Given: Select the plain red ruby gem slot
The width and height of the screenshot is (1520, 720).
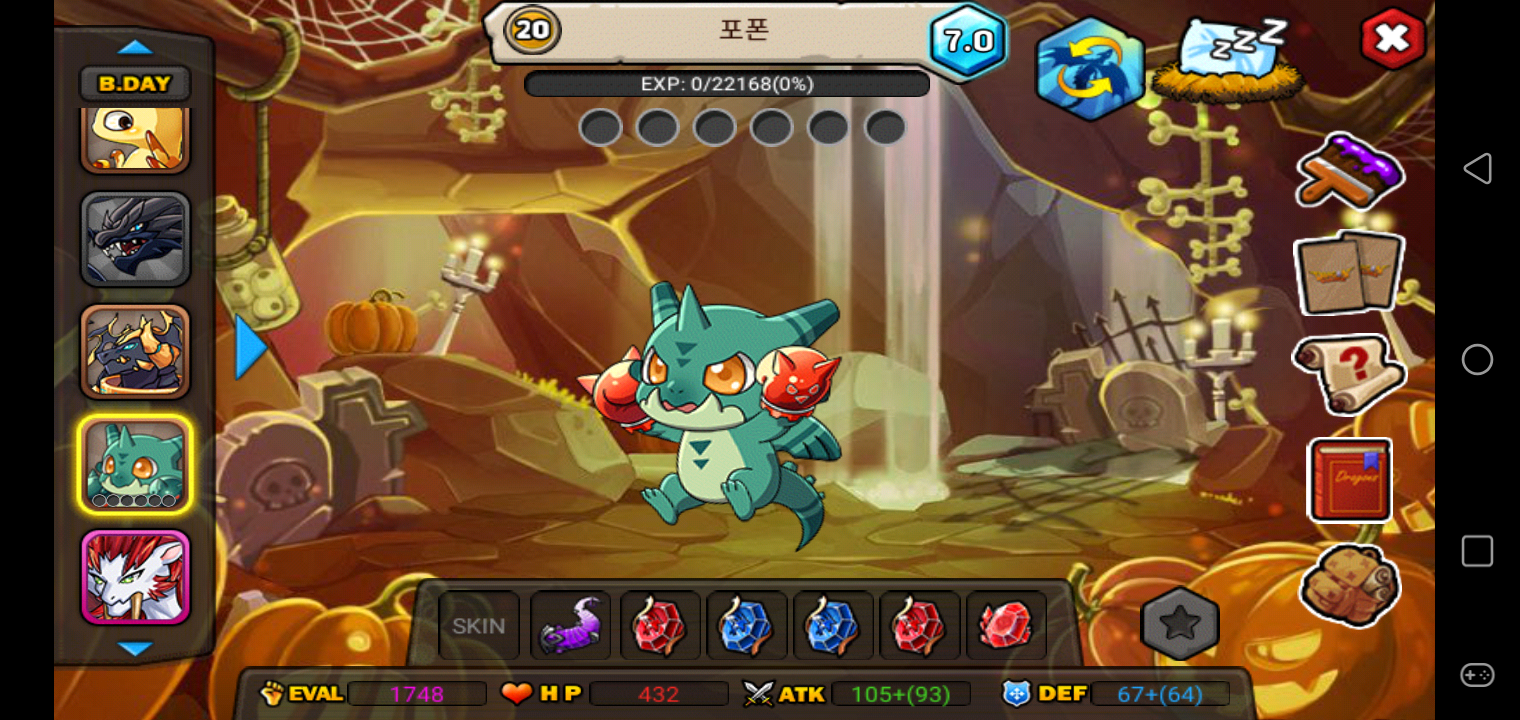Looking at the screenshot, I should pyautogui.click(x=1006, y=626).
